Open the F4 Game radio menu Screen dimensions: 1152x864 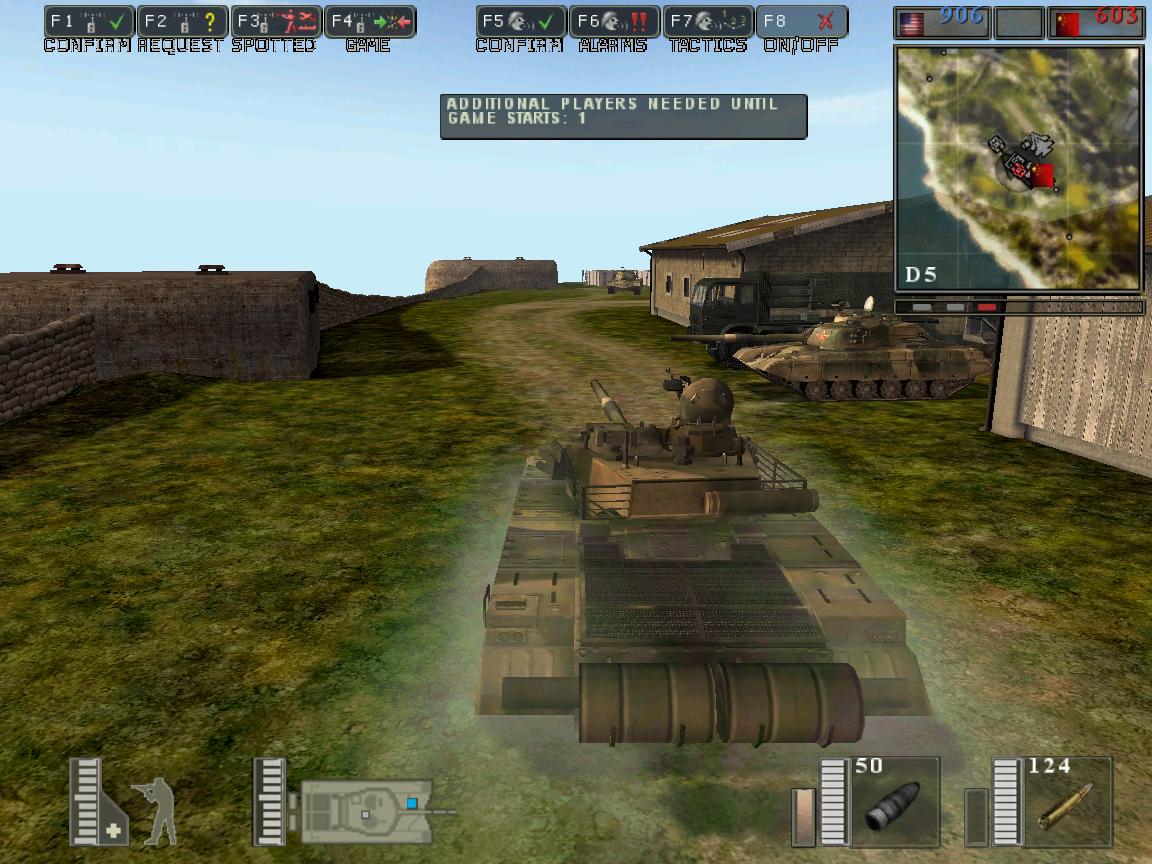369,21
